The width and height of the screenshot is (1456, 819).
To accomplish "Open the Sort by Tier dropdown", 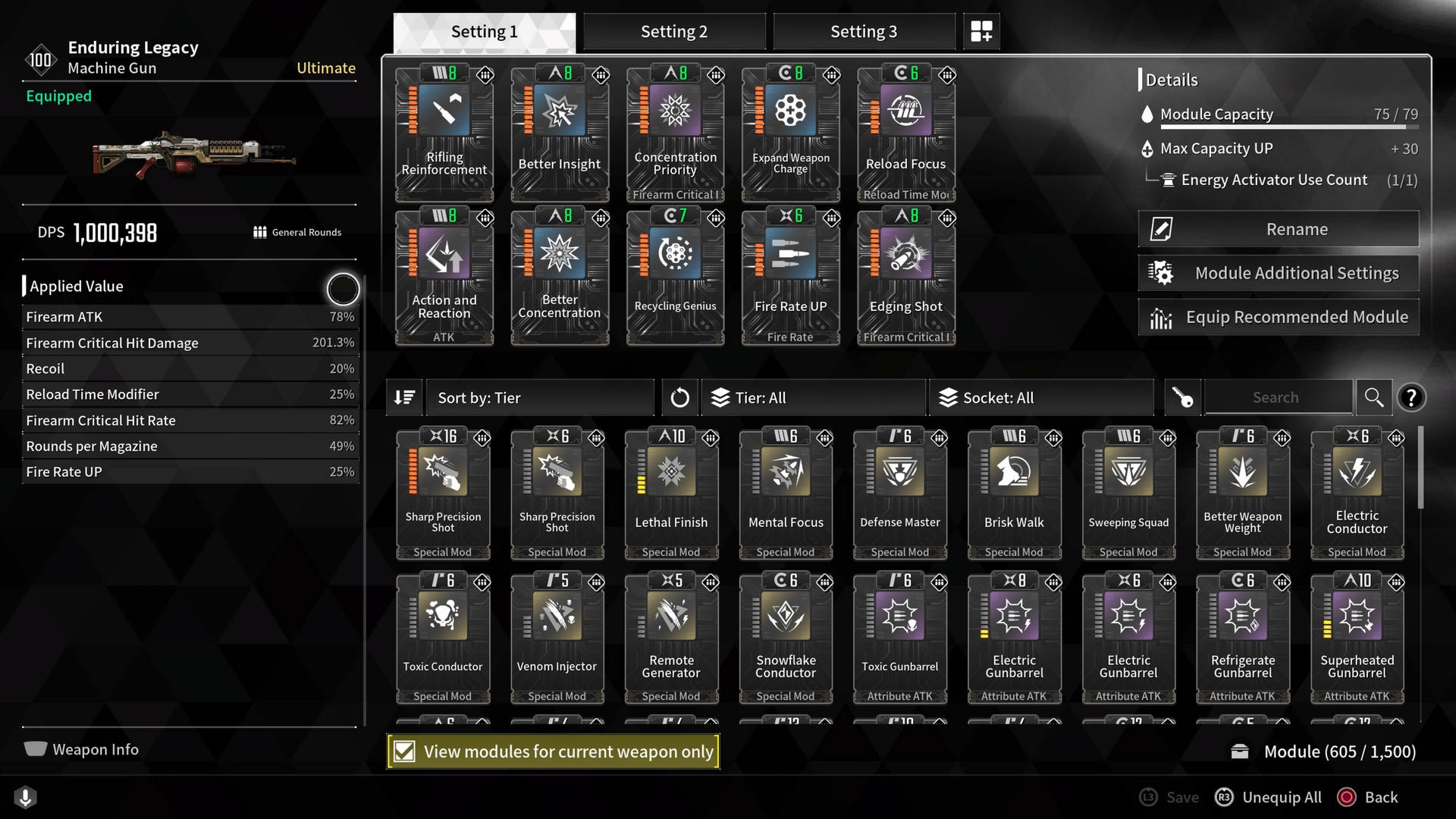I will coord(540,397).
